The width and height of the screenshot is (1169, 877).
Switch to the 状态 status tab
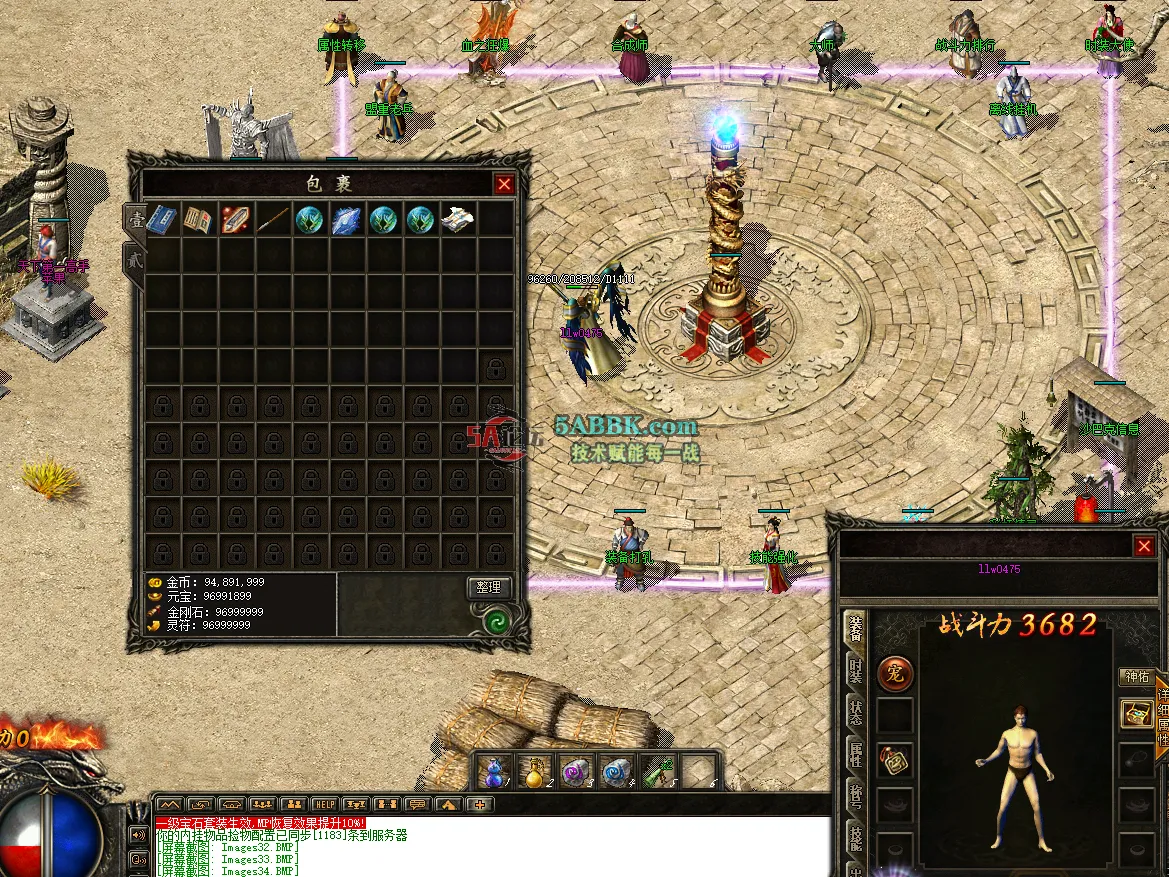click(856, 713)
